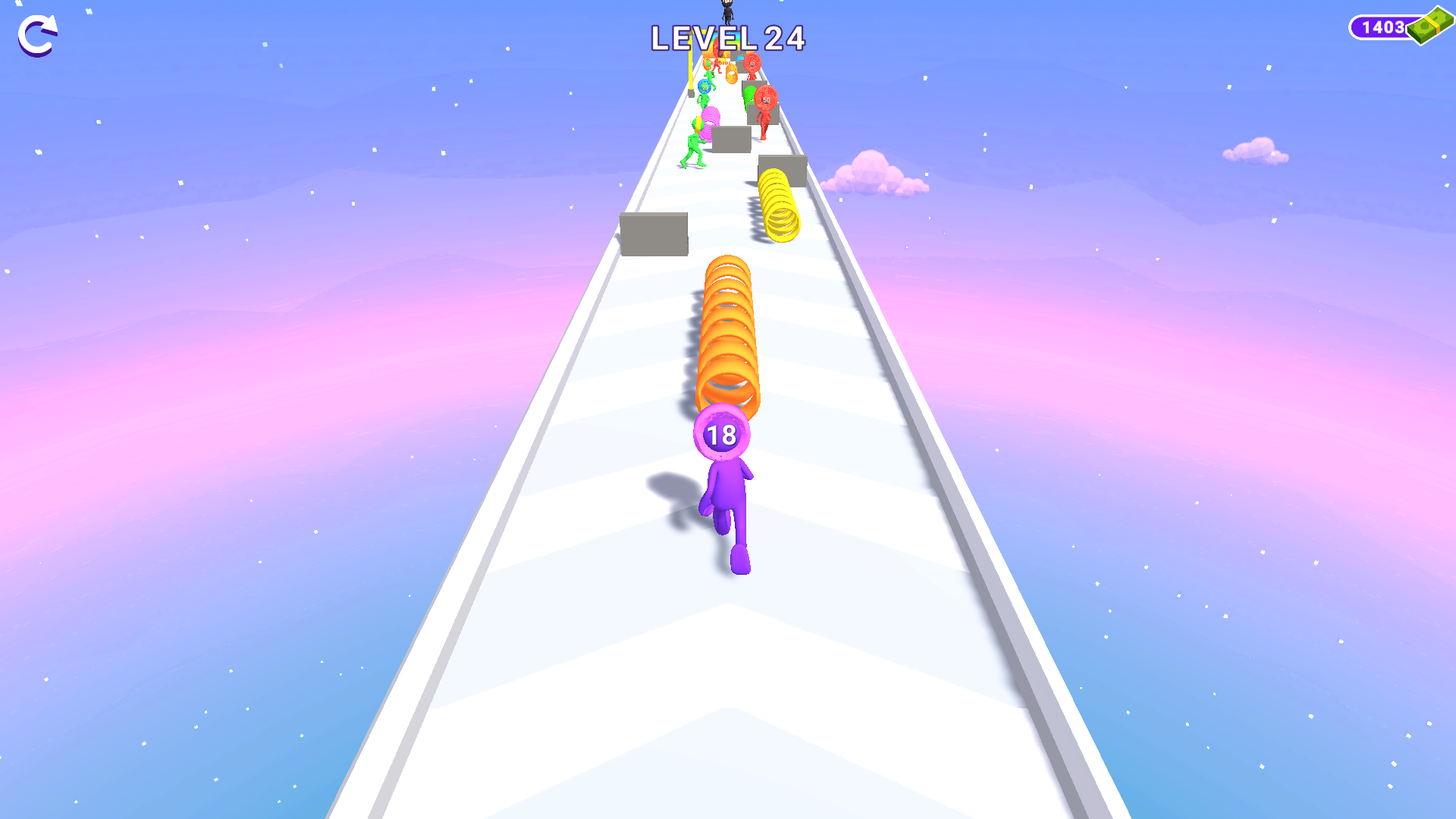This screenshot has height=819, width=1456.
Task: Click the red 65 enemy at track end
Action: [x=752, y=64]
